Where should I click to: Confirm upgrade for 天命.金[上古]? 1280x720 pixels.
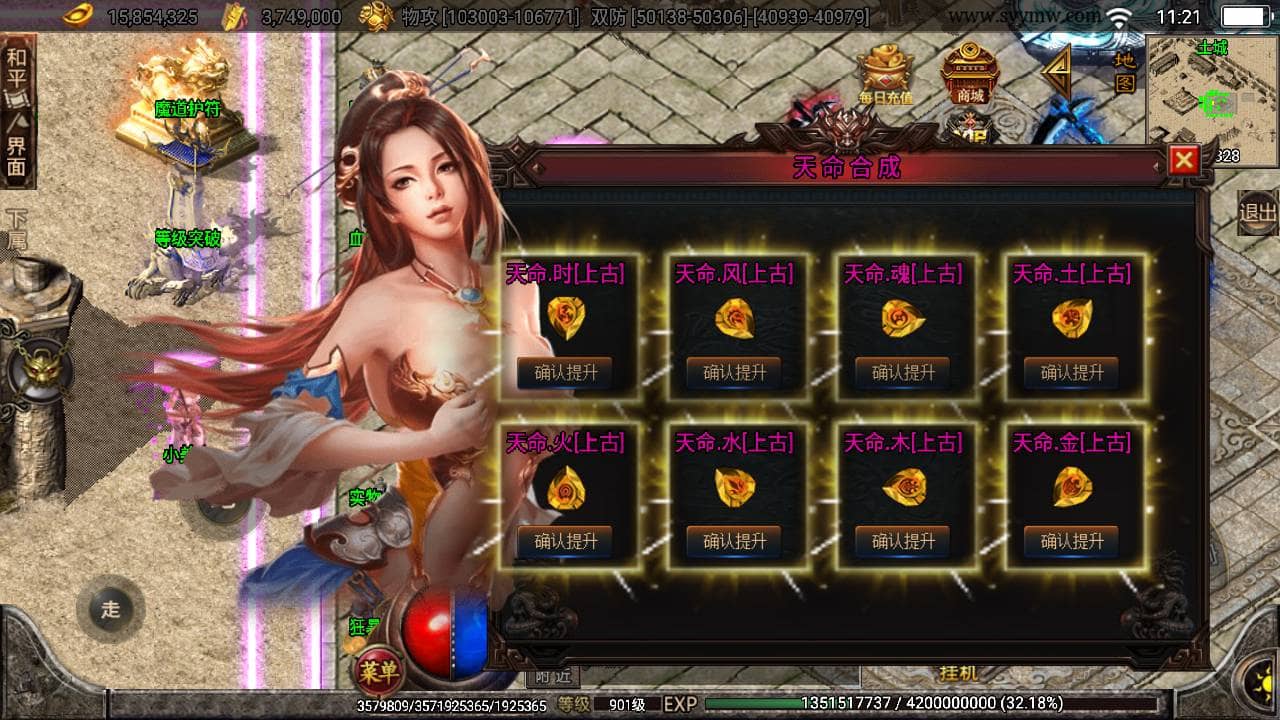click(1071, 541)
